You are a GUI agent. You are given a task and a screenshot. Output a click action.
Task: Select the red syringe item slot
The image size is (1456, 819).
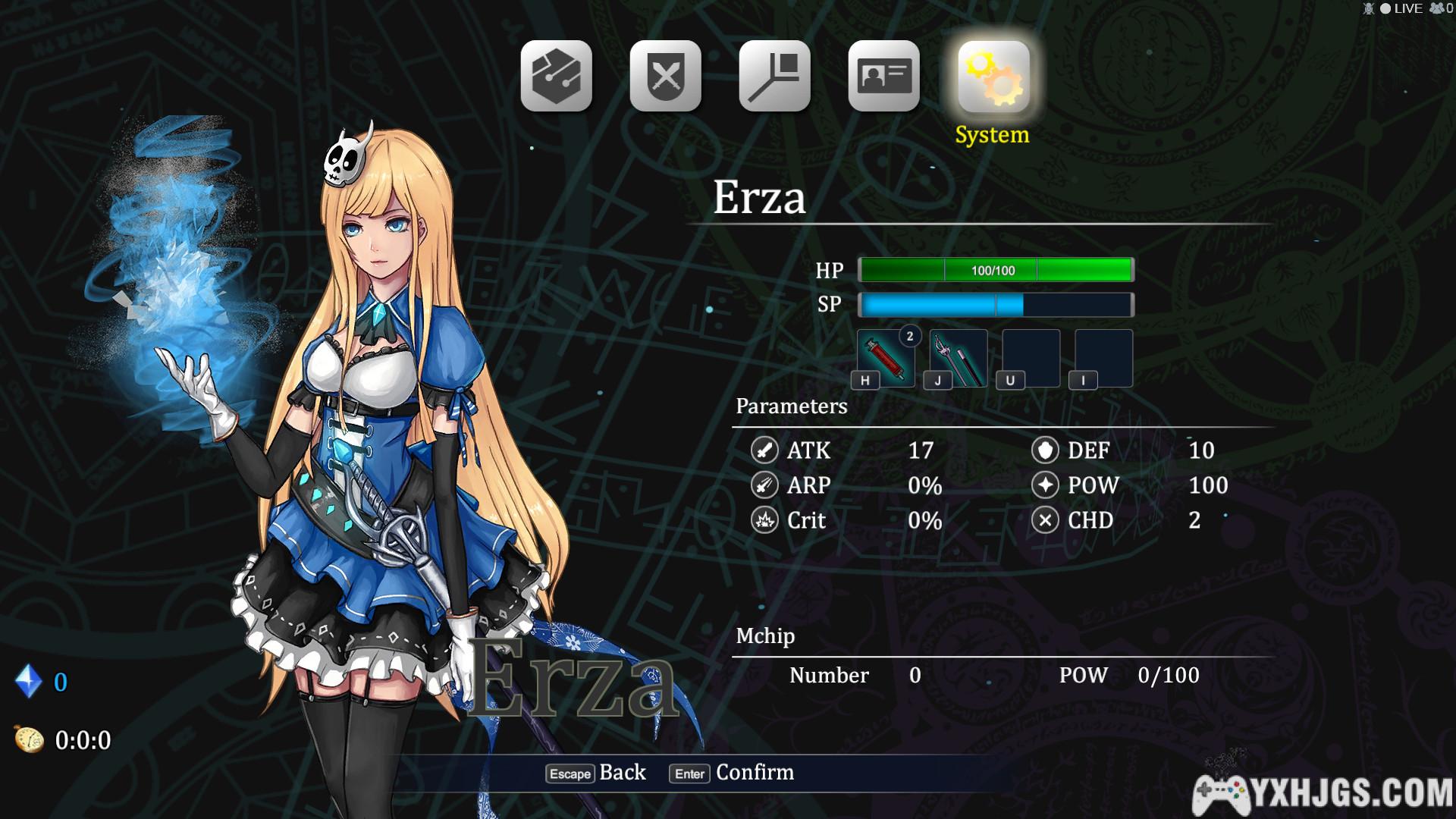pos(886,359)
